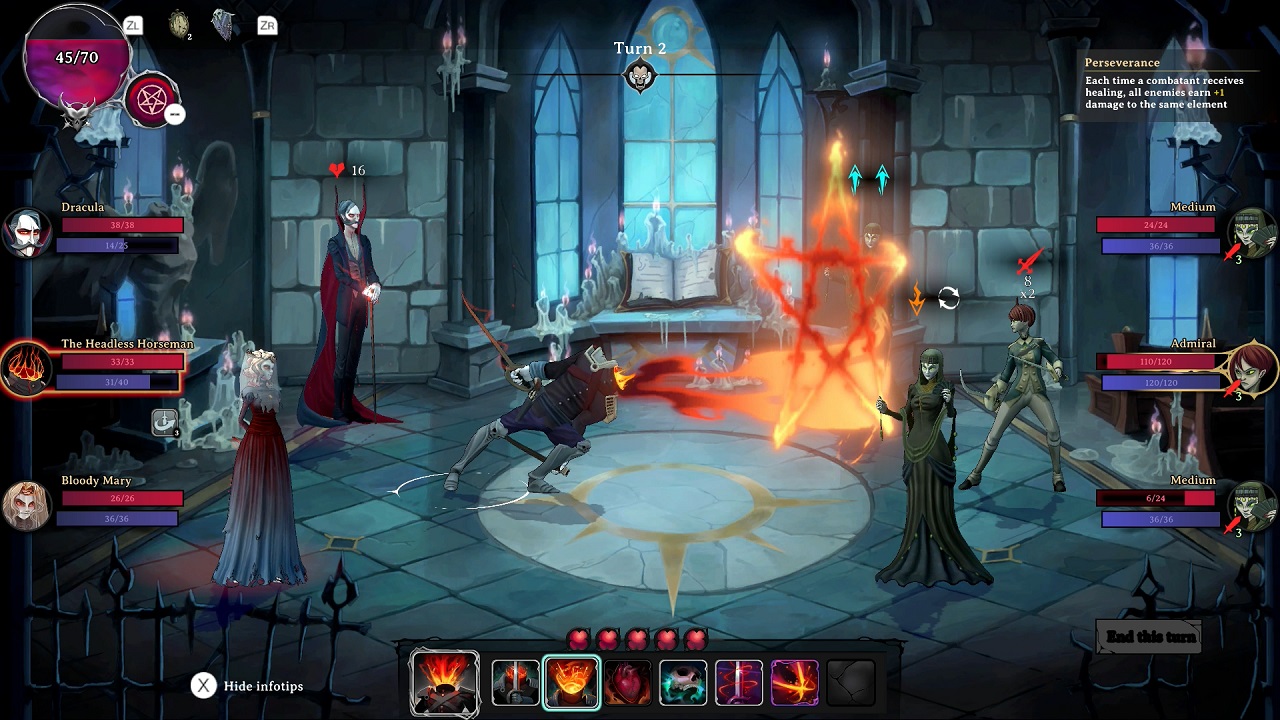Play the glowing sword-wielding knight card
This screenshot has width=1280, height=720.
tap(516, 682)
